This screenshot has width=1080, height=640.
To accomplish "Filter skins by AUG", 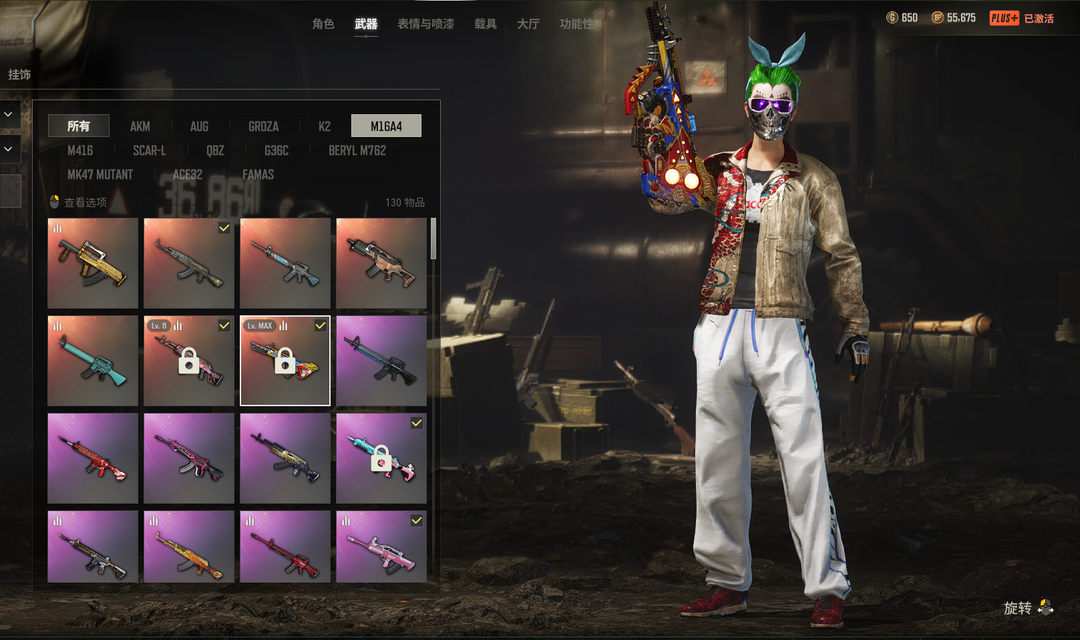I will (199, 126).
